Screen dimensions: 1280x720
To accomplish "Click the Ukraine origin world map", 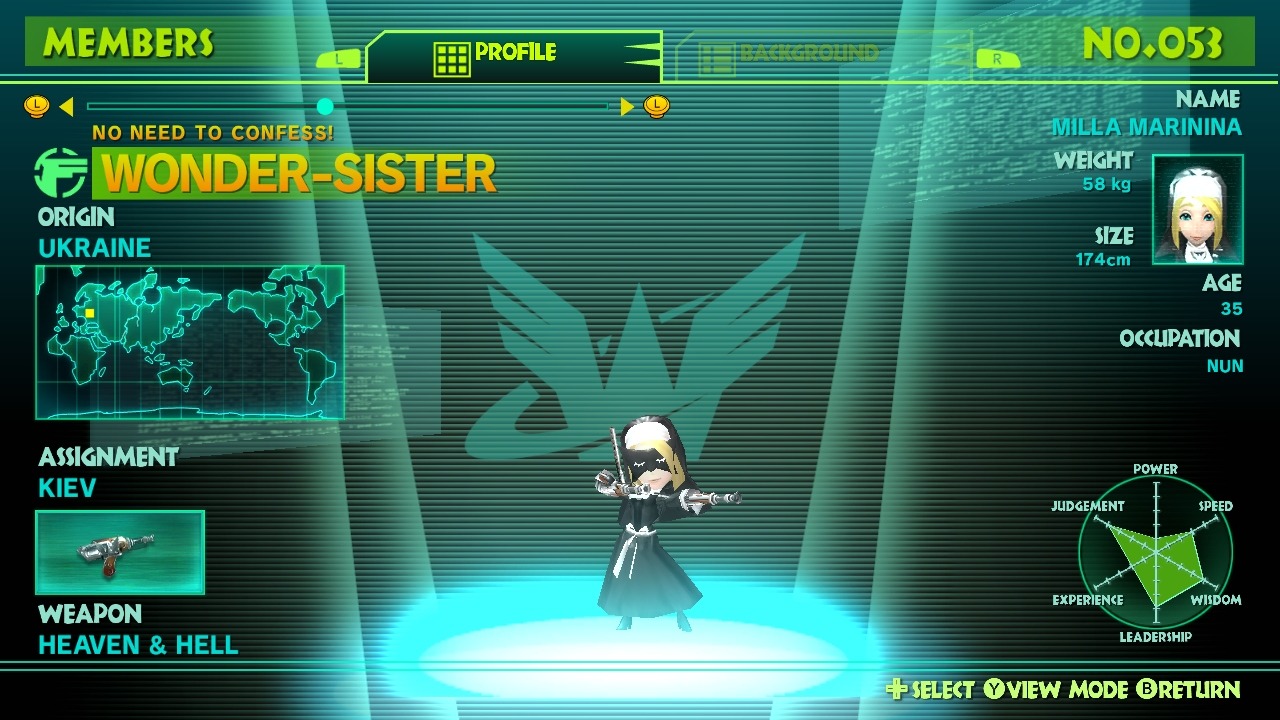I will click(190, 342).
